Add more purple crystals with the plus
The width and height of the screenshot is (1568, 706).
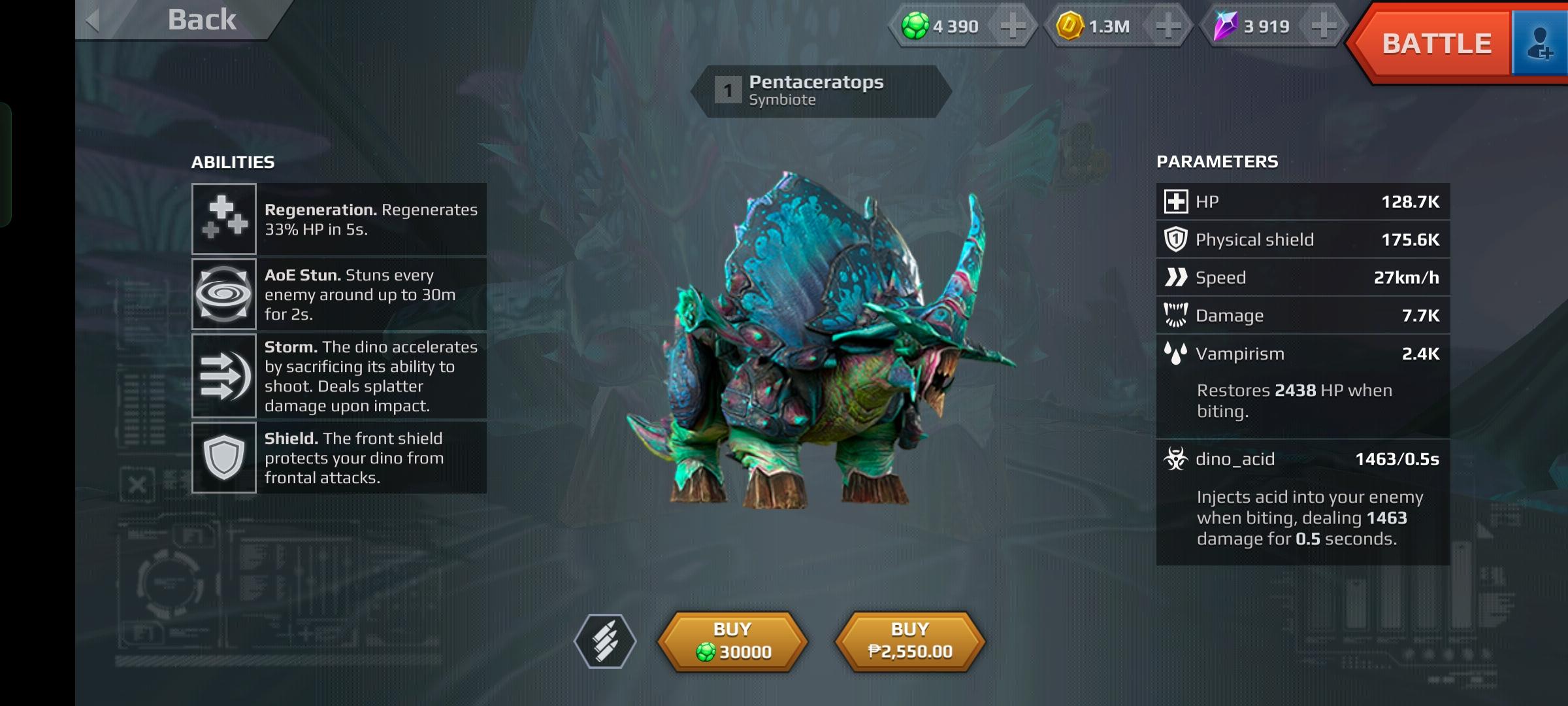[x=1324, y=26]
